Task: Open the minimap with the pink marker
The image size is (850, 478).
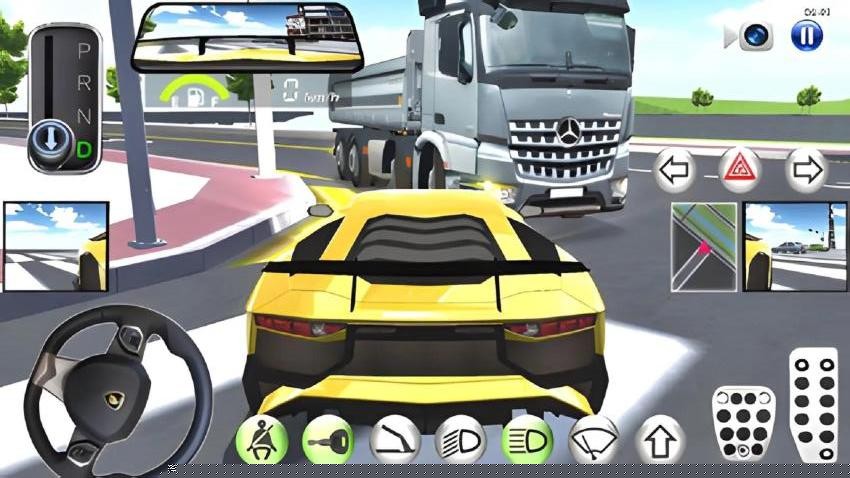Action: (x=704, y=247)
